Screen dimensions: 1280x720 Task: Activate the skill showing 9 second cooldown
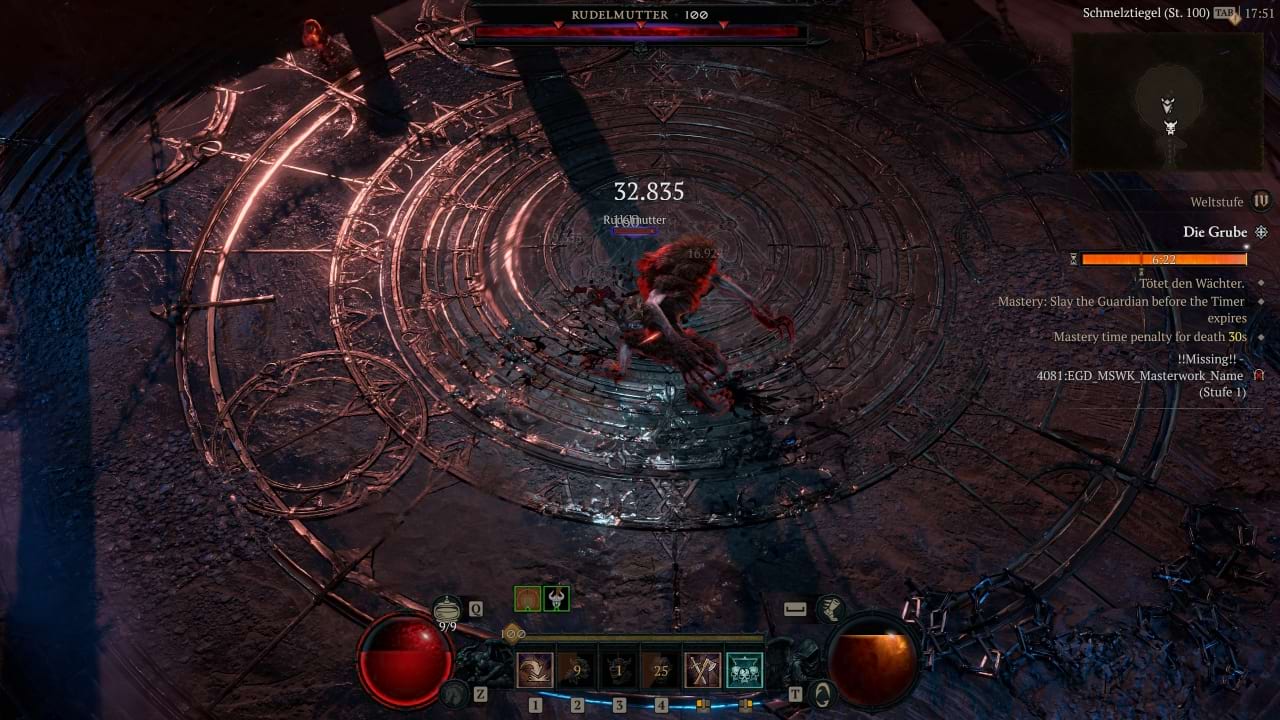[x=577, y=670]
